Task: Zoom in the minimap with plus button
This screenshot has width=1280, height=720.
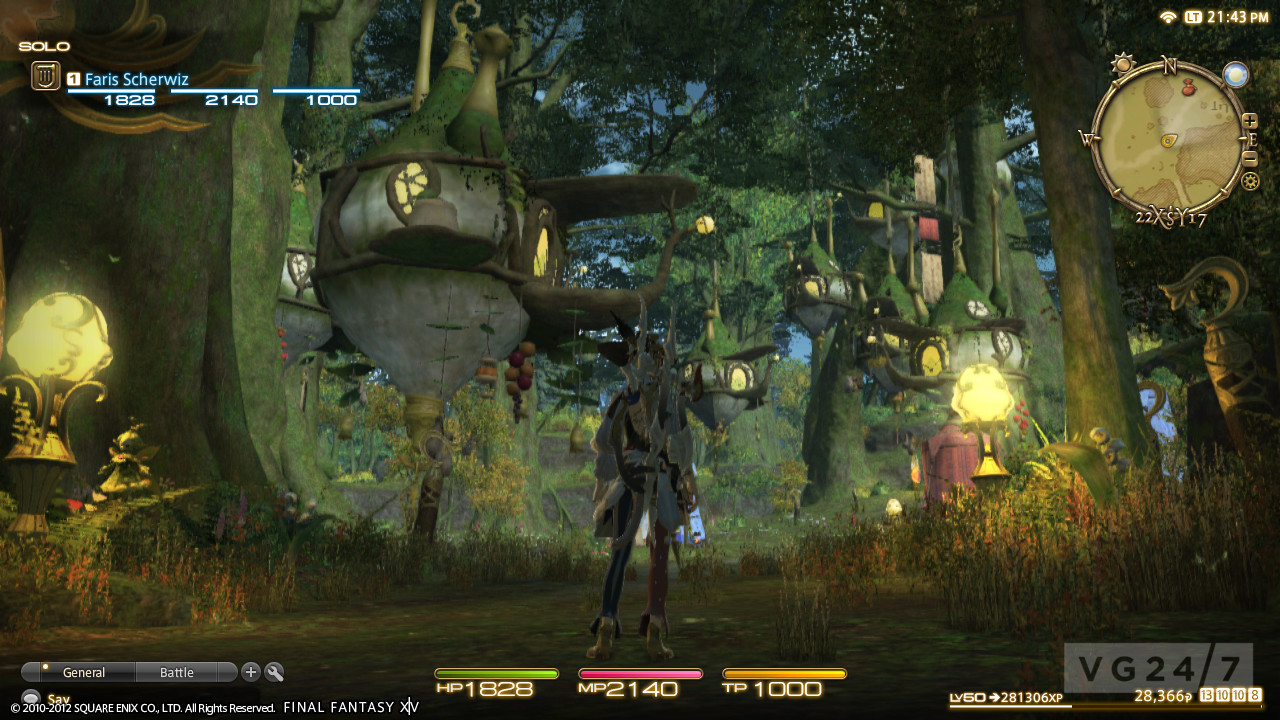Action: 1250,121
